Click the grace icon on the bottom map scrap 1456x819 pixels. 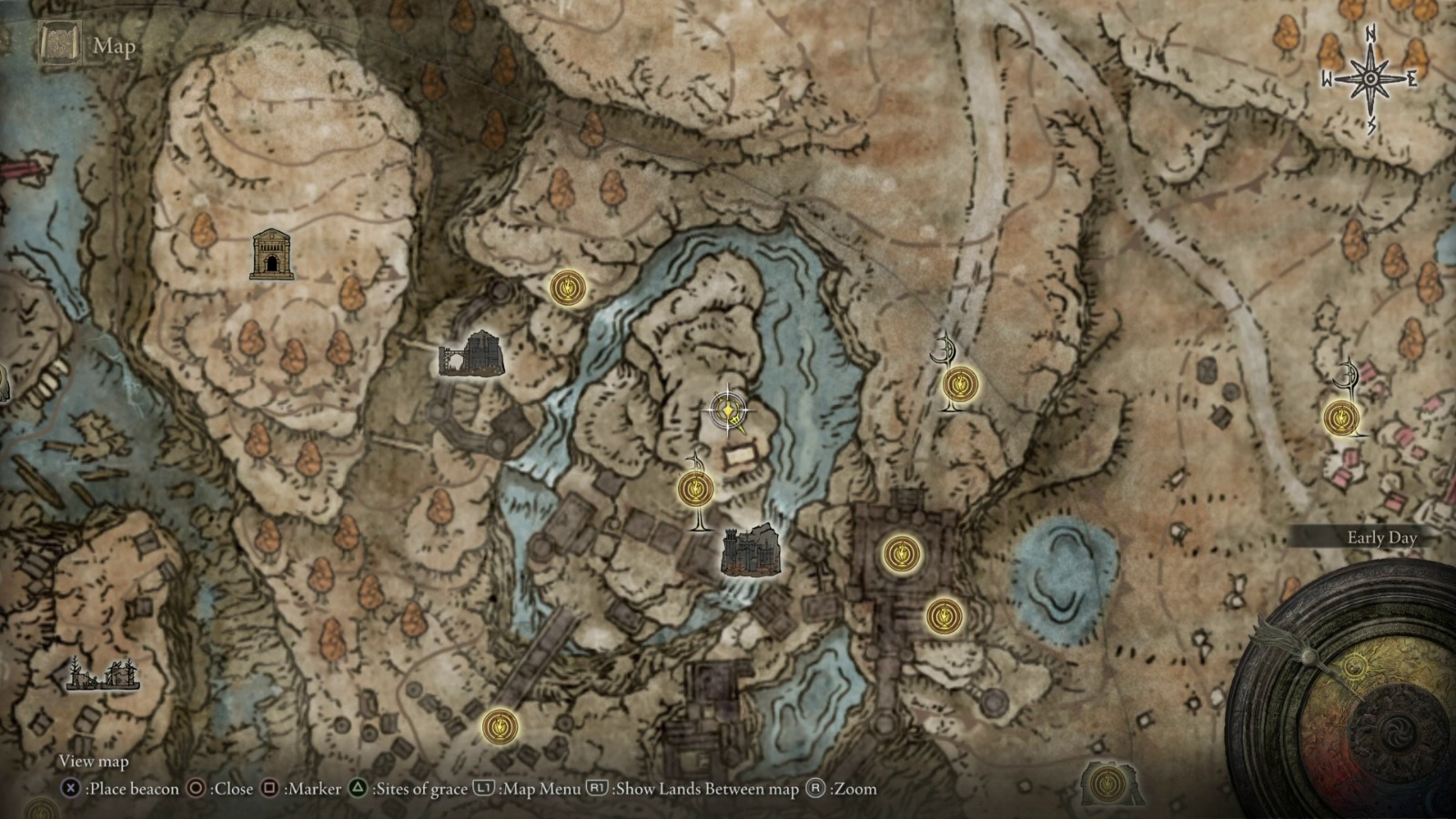pos(1107,784)
